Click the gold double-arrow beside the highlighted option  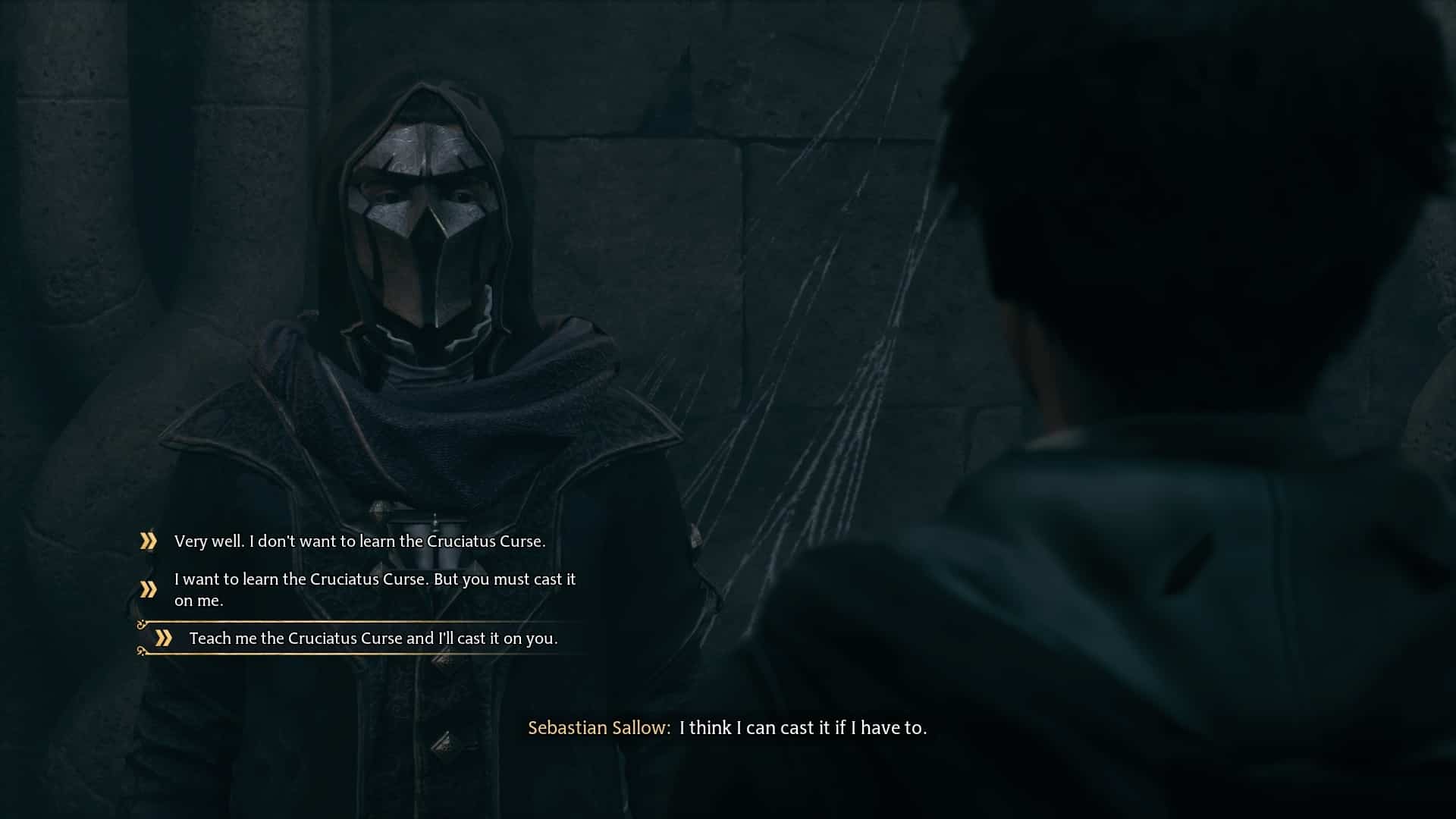[x=164, y=638]
